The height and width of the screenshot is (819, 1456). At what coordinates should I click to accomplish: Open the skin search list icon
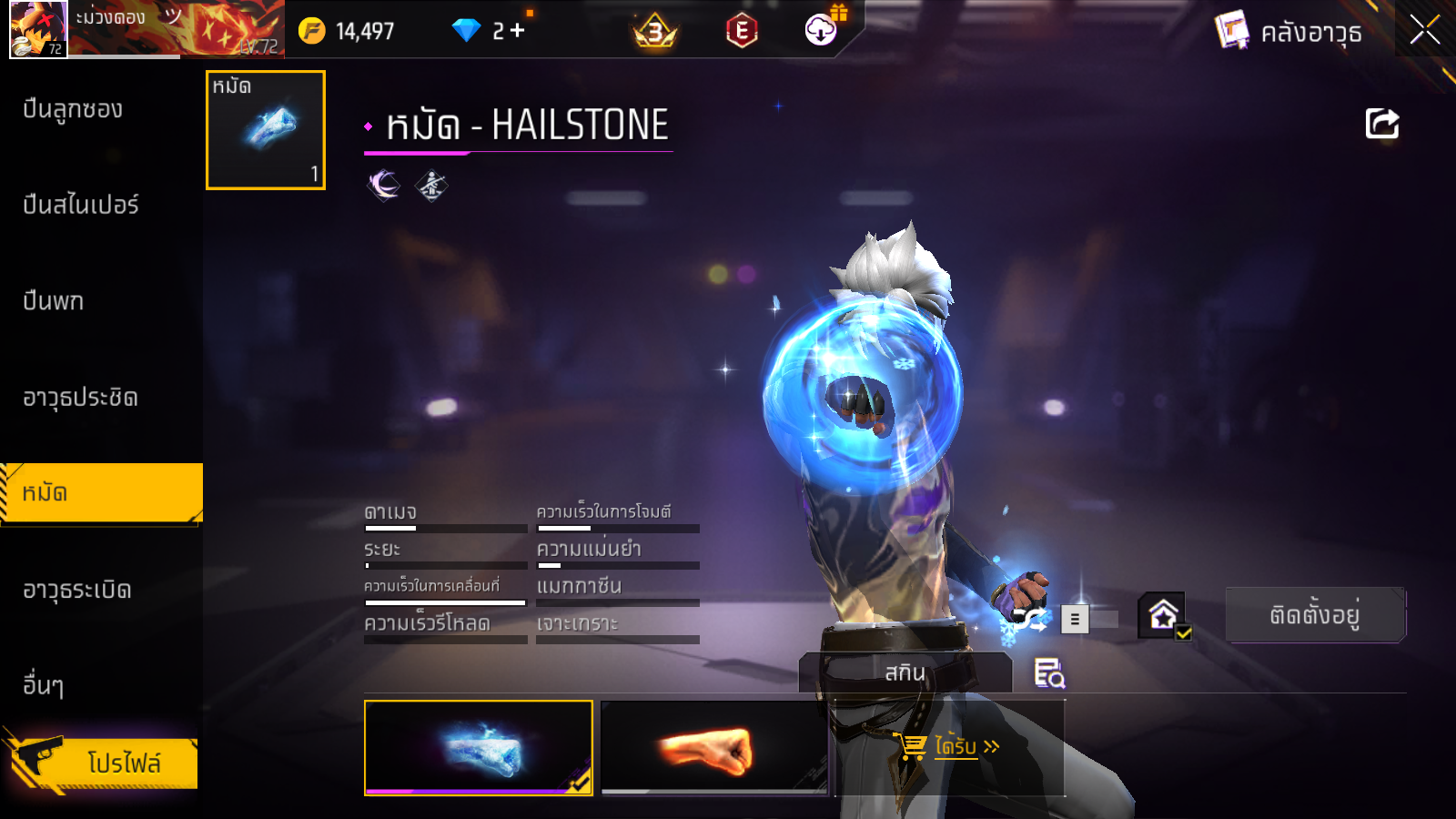[1049, 673]
